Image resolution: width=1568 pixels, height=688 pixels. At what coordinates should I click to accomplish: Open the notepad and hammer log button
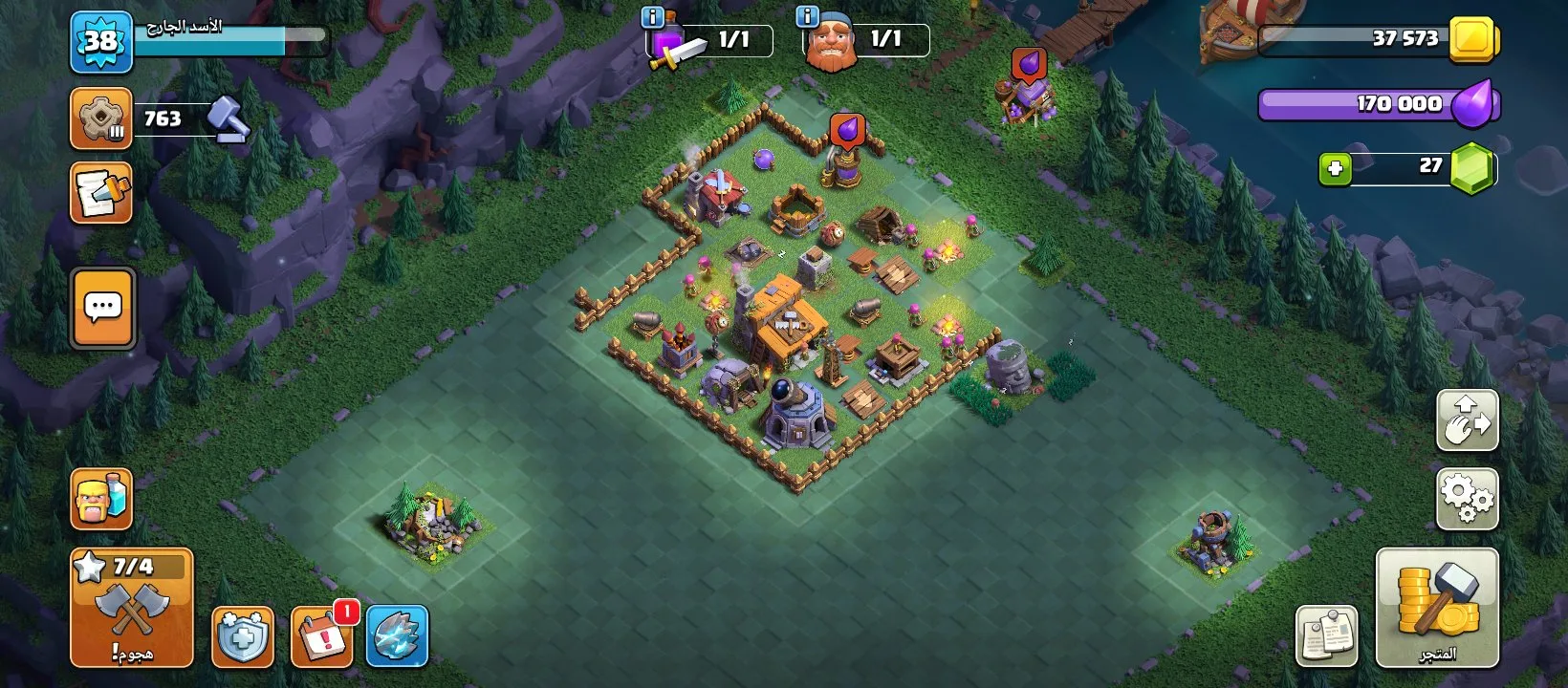[101, 193]
